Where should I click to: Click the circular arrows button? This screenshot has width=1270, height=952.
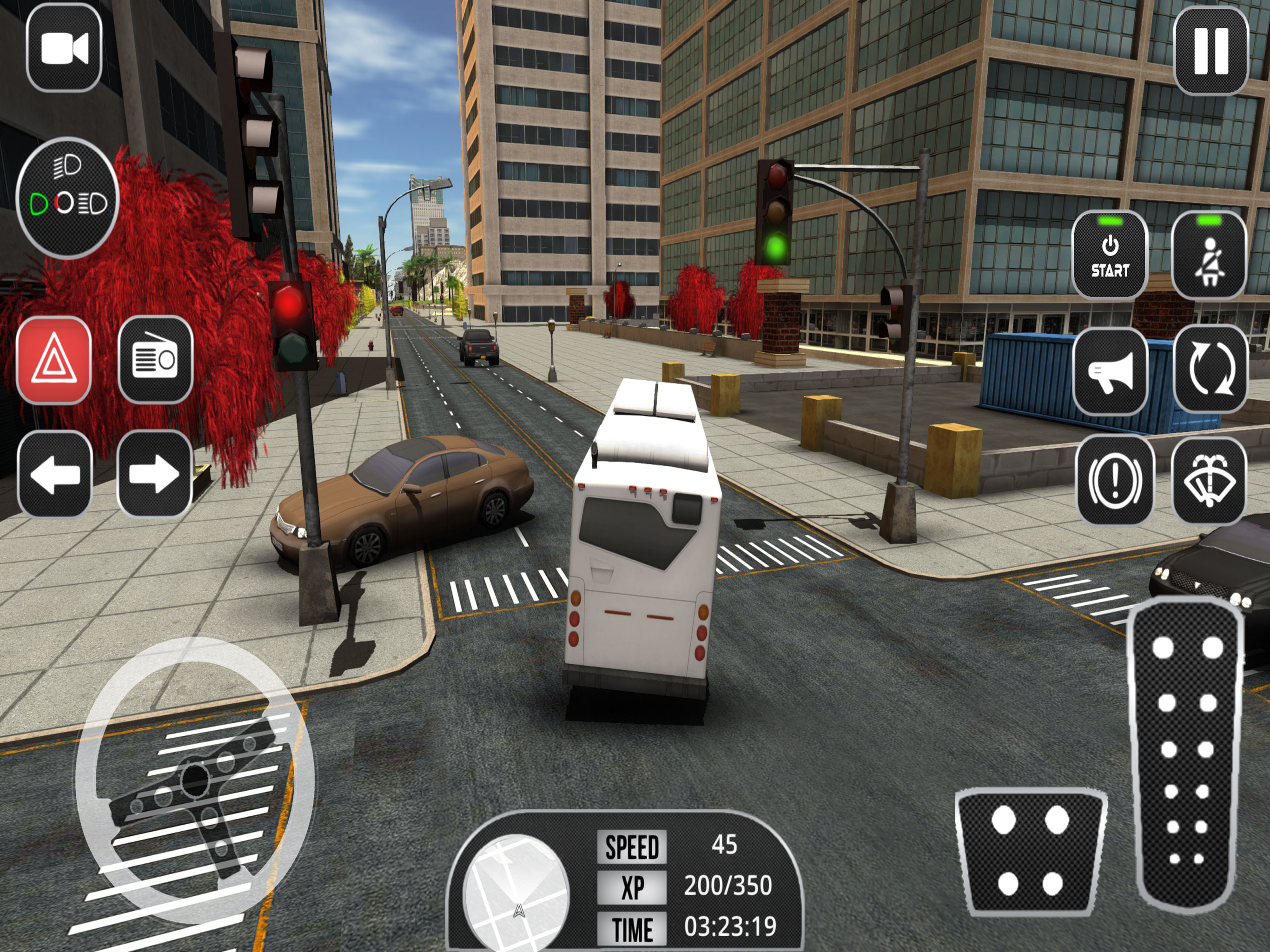(1210, 369)
